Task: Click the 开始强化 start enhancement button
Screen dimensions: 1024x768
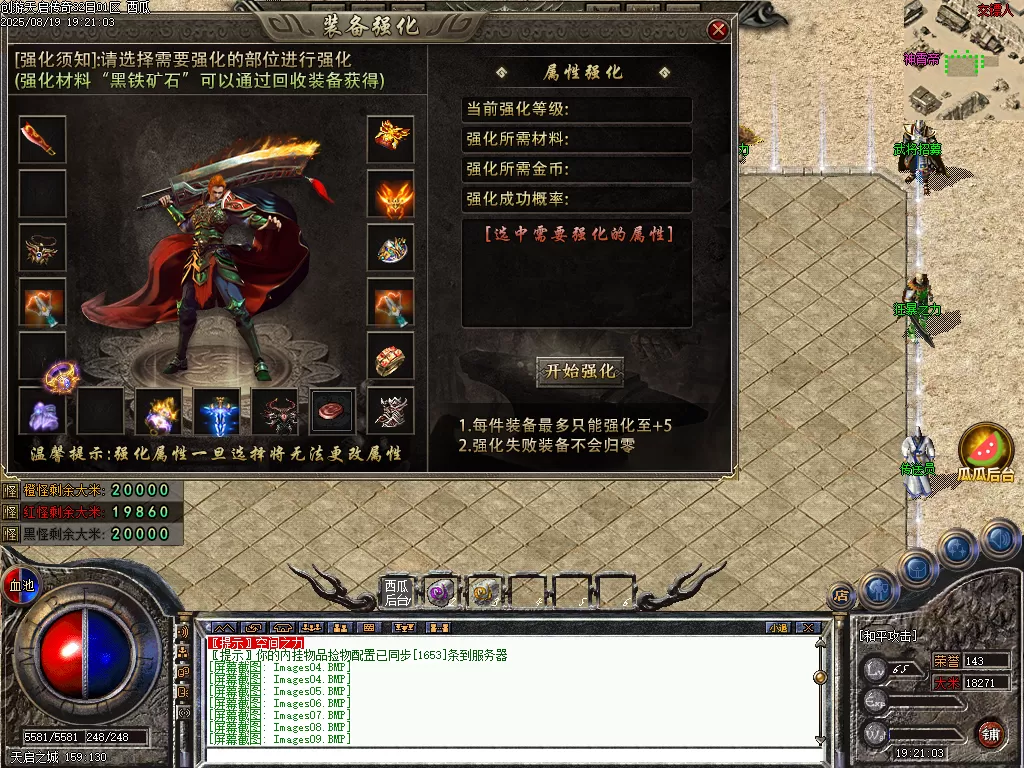Action: (580, 372)
